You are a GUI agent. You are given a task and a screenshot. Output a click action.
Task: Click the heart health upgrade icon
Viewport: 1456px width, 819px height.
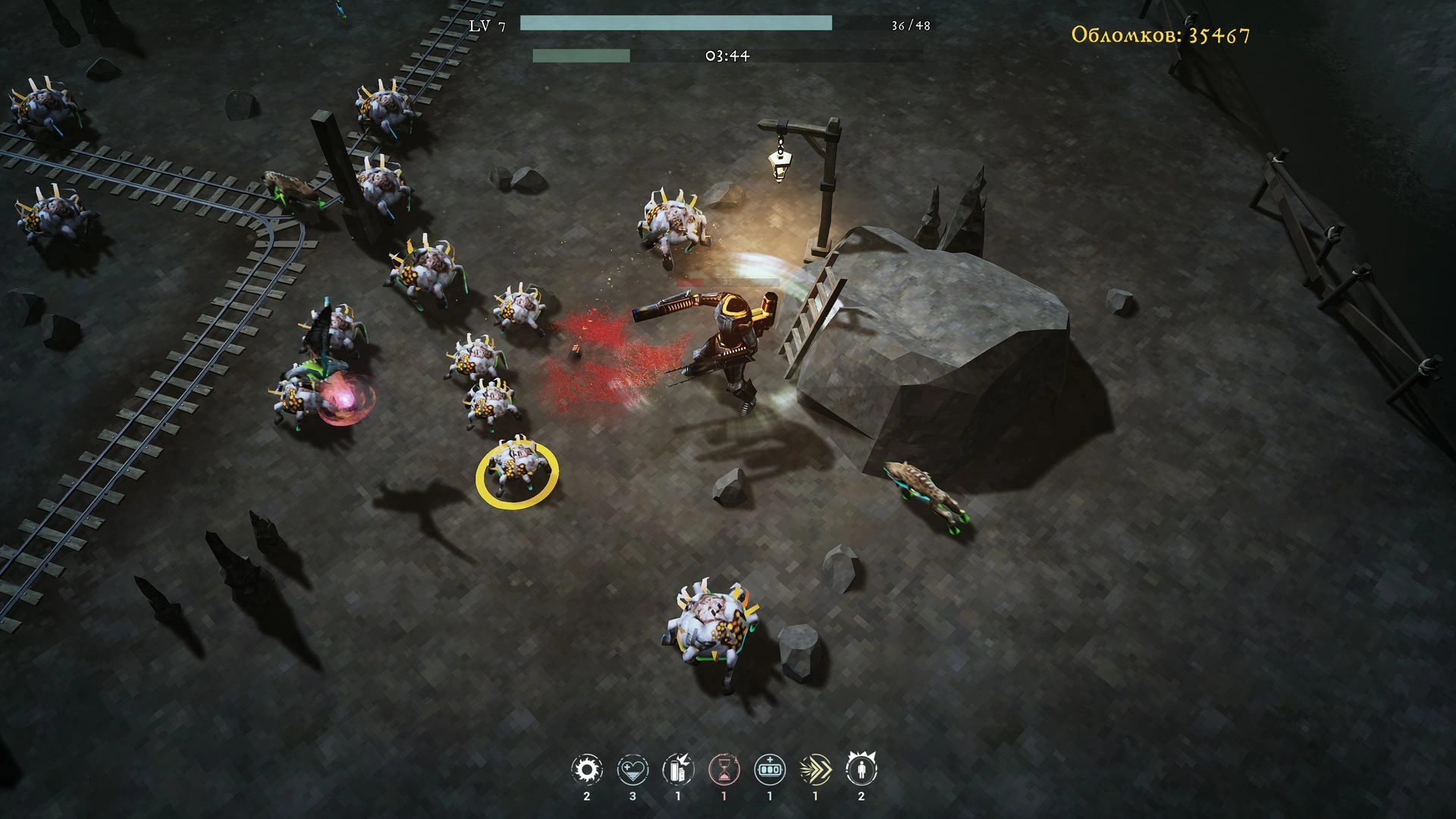pos(632,770)
